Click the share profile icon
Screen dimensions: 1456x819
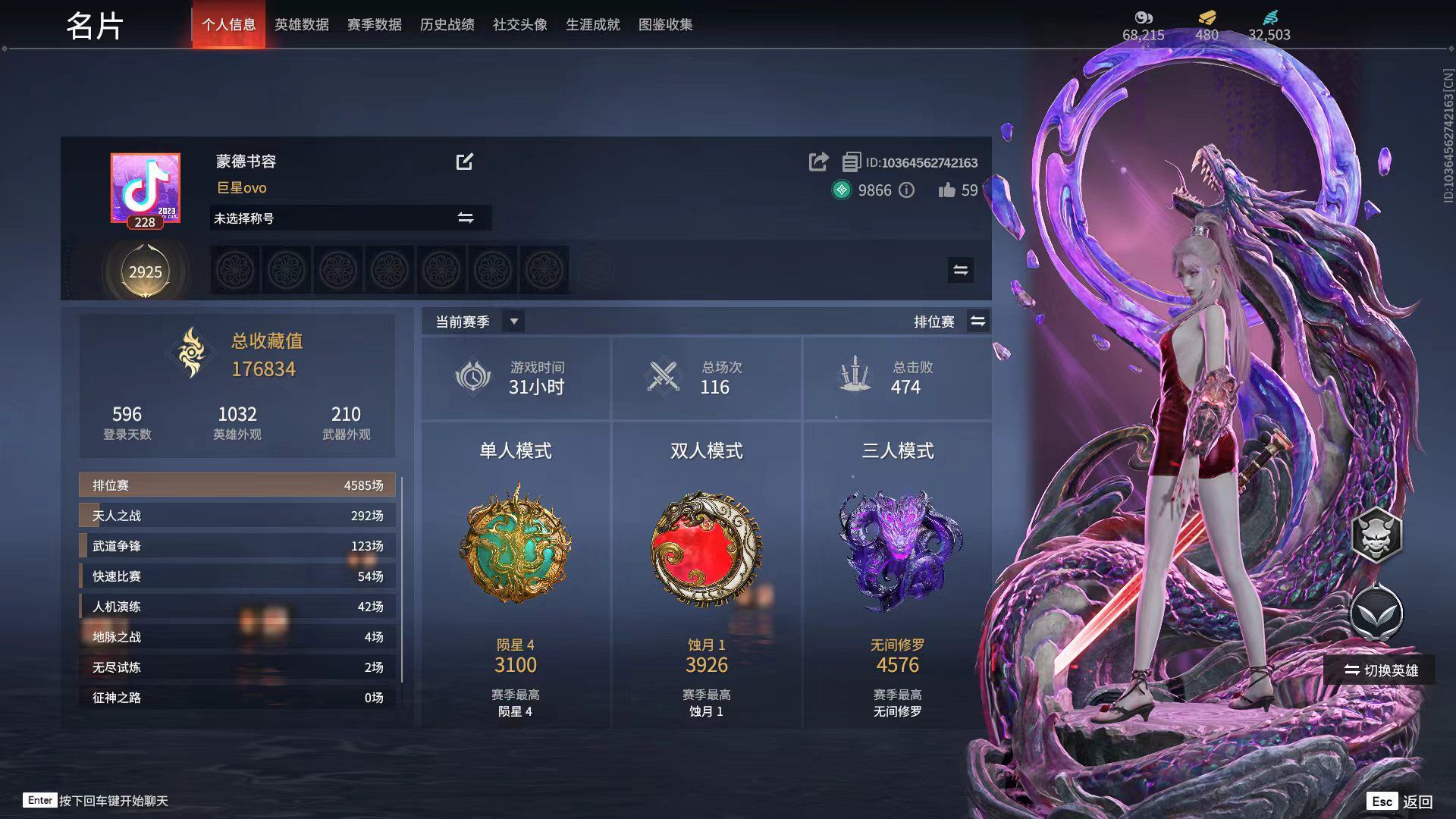(818, 162)
